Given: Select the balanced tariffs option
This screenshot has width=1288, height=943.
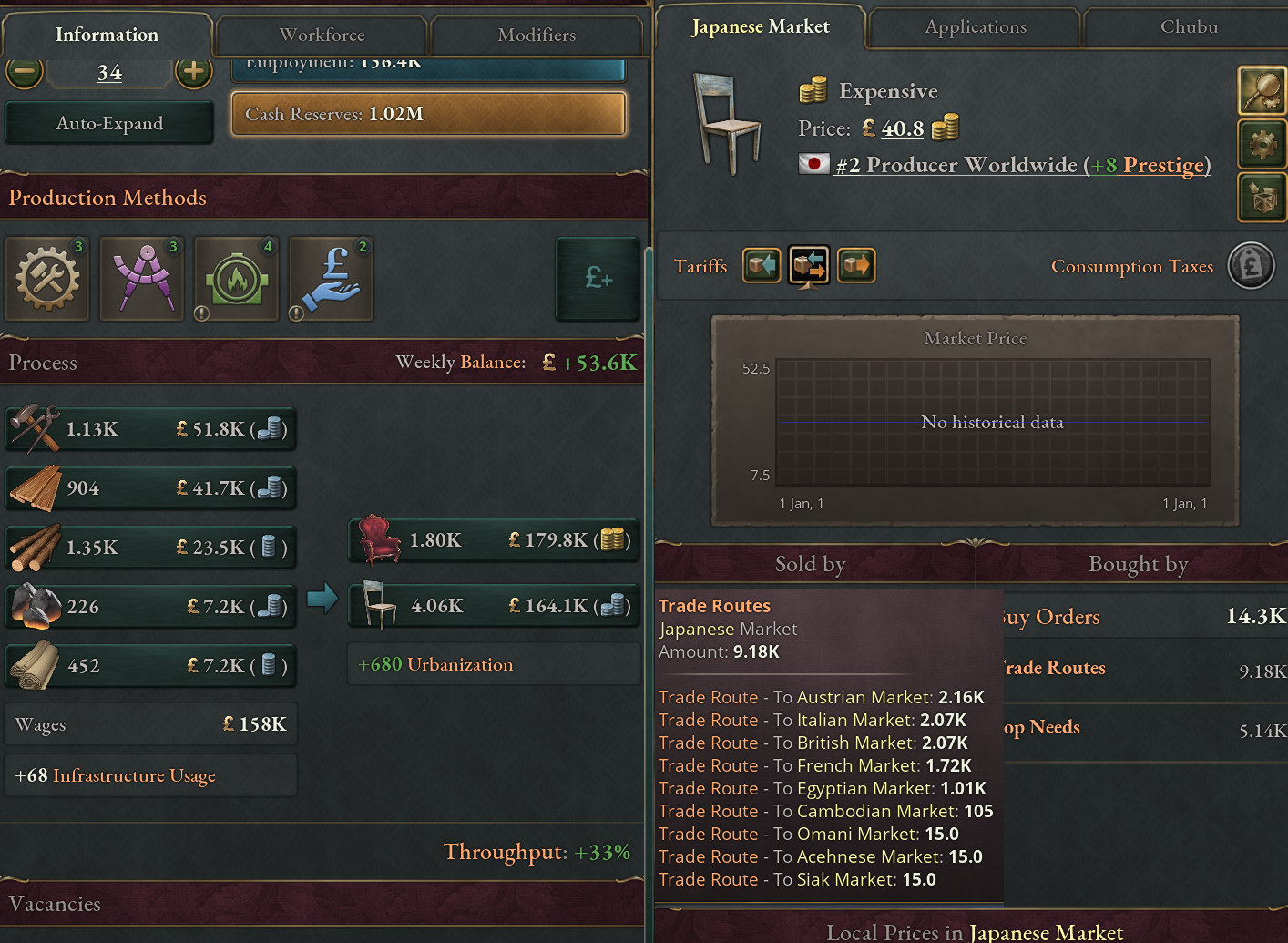Looking at the screenshot, I should (809, 265).
